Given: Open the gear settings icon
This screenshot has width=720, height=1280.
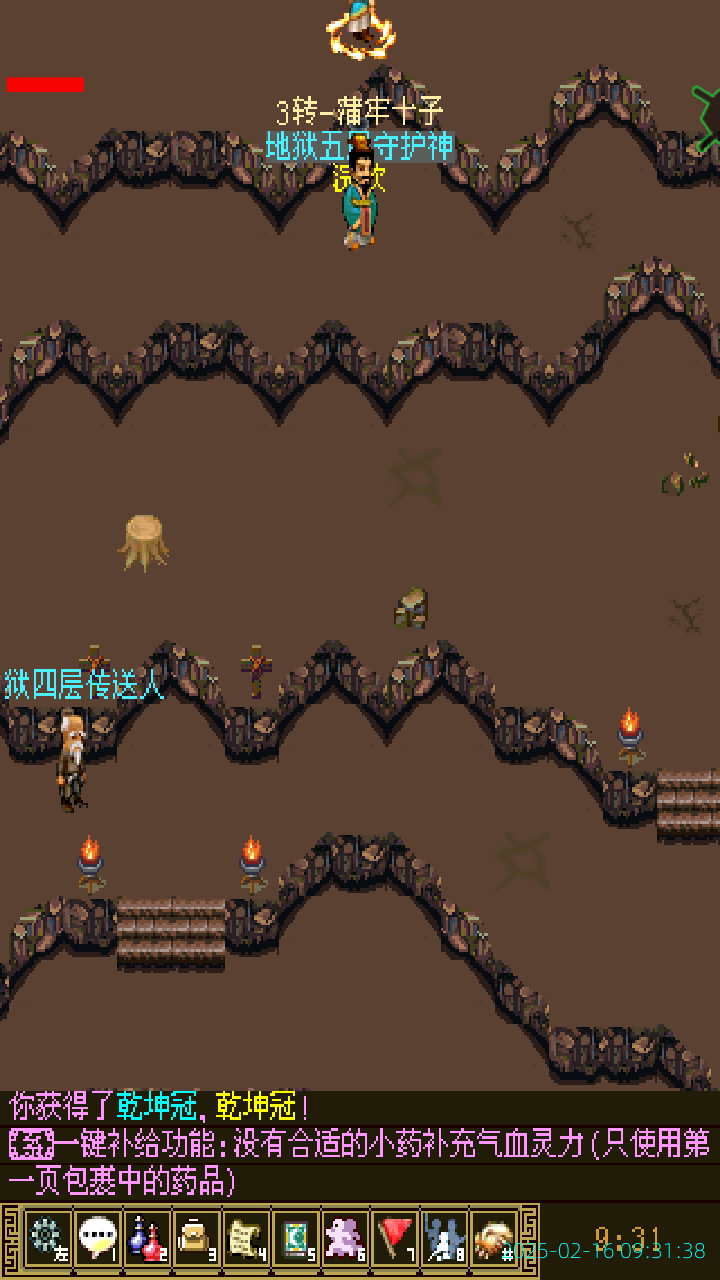Looking at the screenshot, I should point(47,1238).
